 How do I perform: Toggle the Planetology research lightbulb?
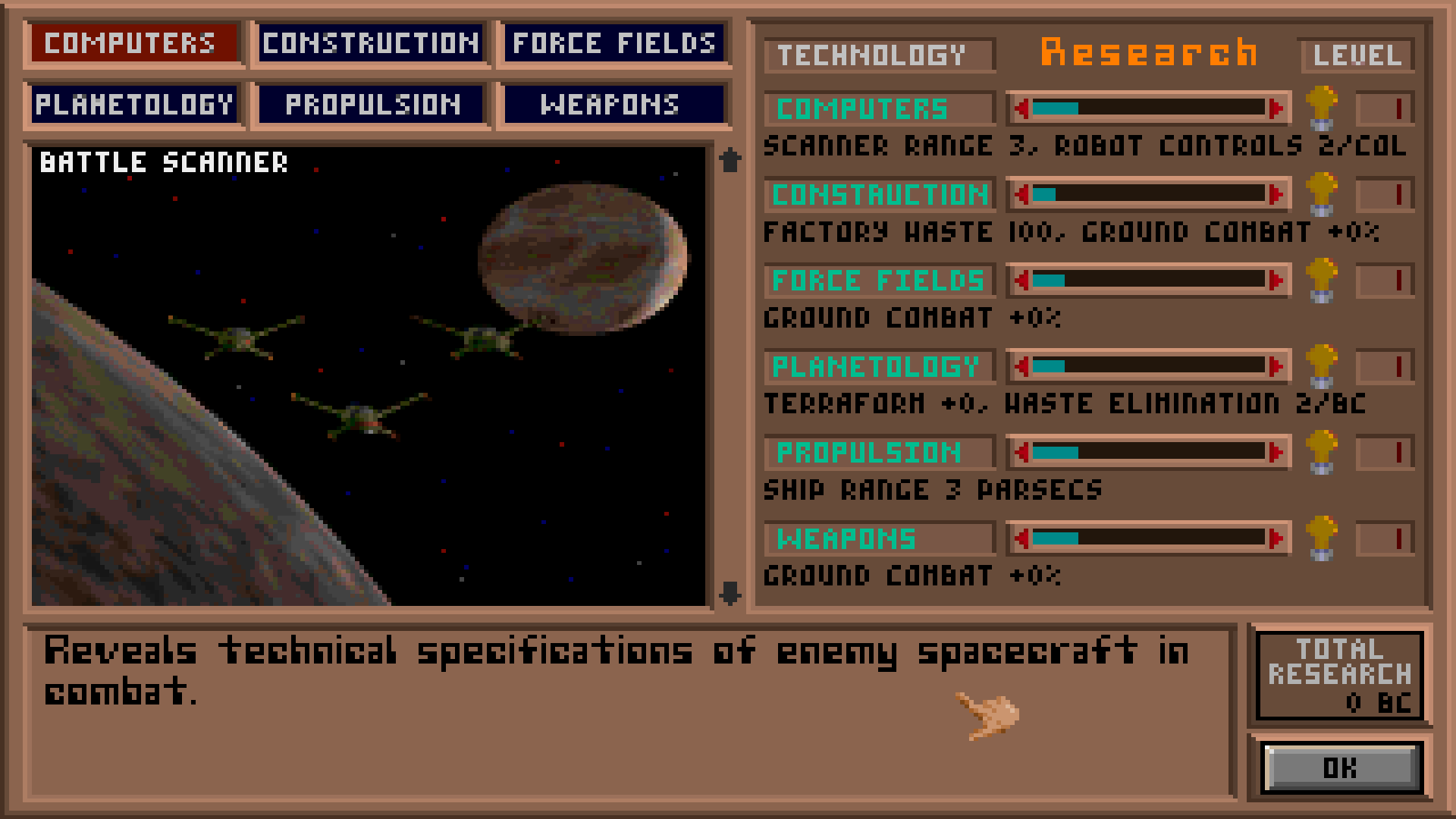tap(1323, 367)
